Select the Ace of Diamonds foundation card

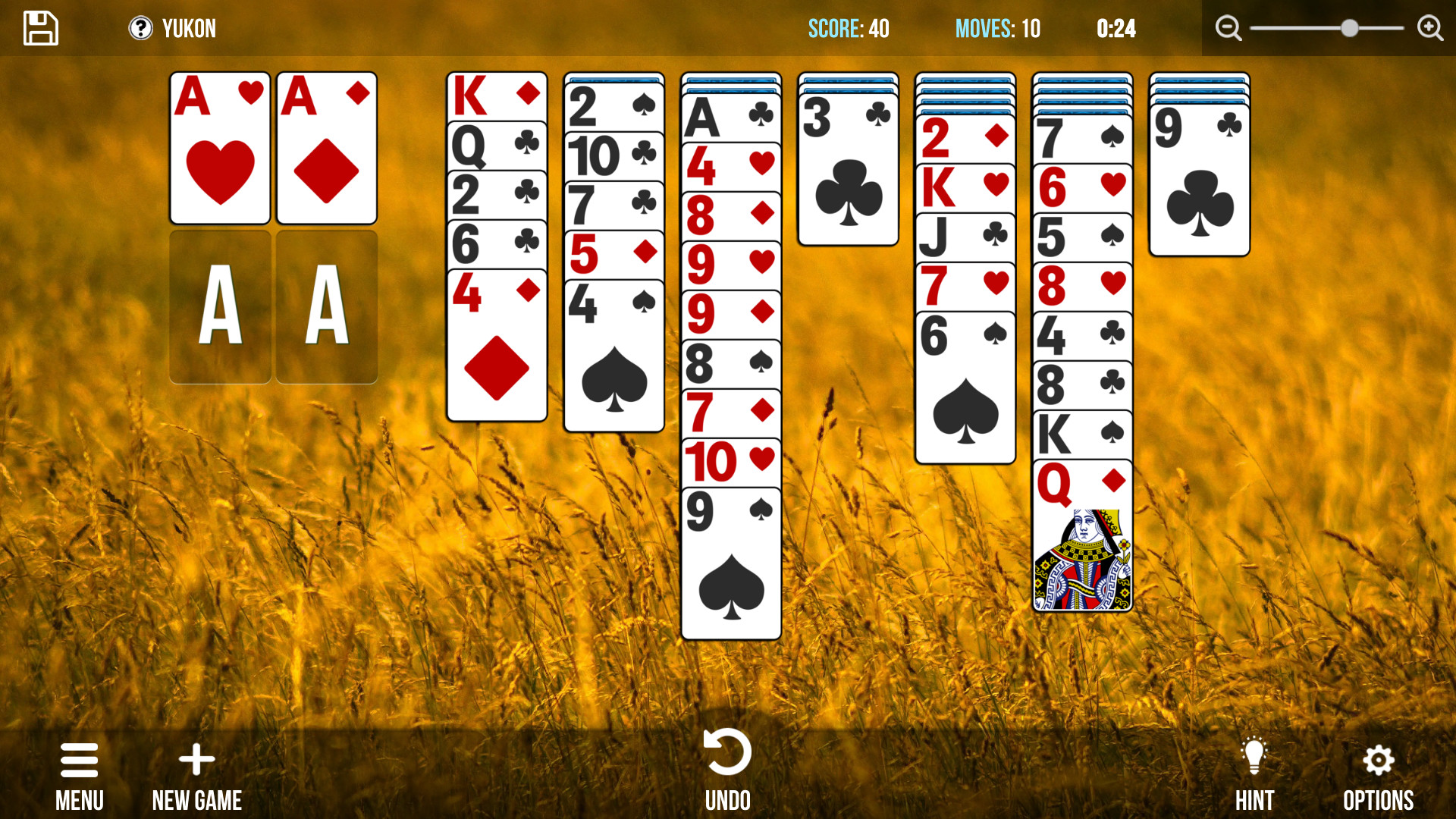(x=326, y=148)
